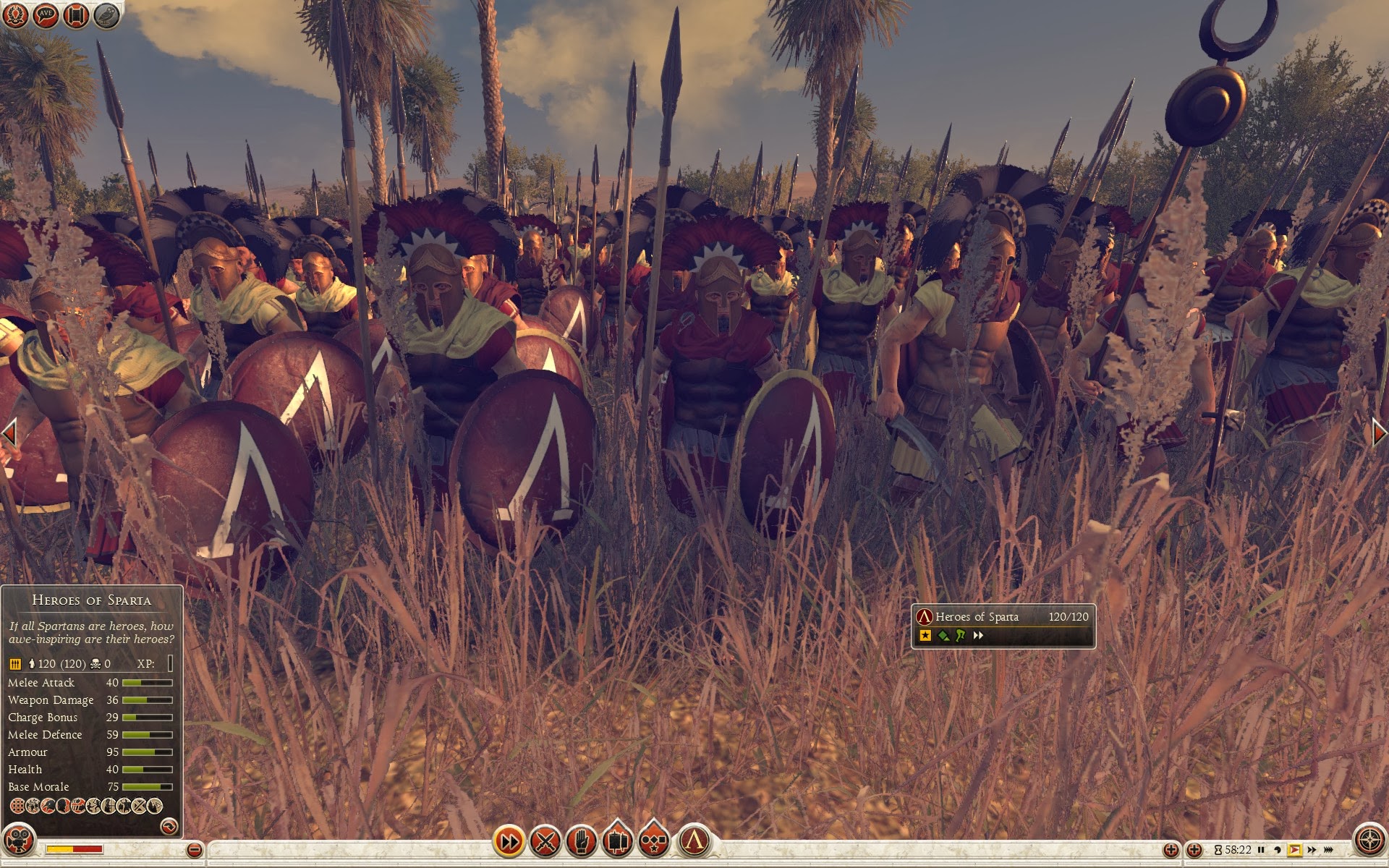1389x868 pixels.
Task: Click the grey owl advisor icon
Action: [x=106, y=15]
